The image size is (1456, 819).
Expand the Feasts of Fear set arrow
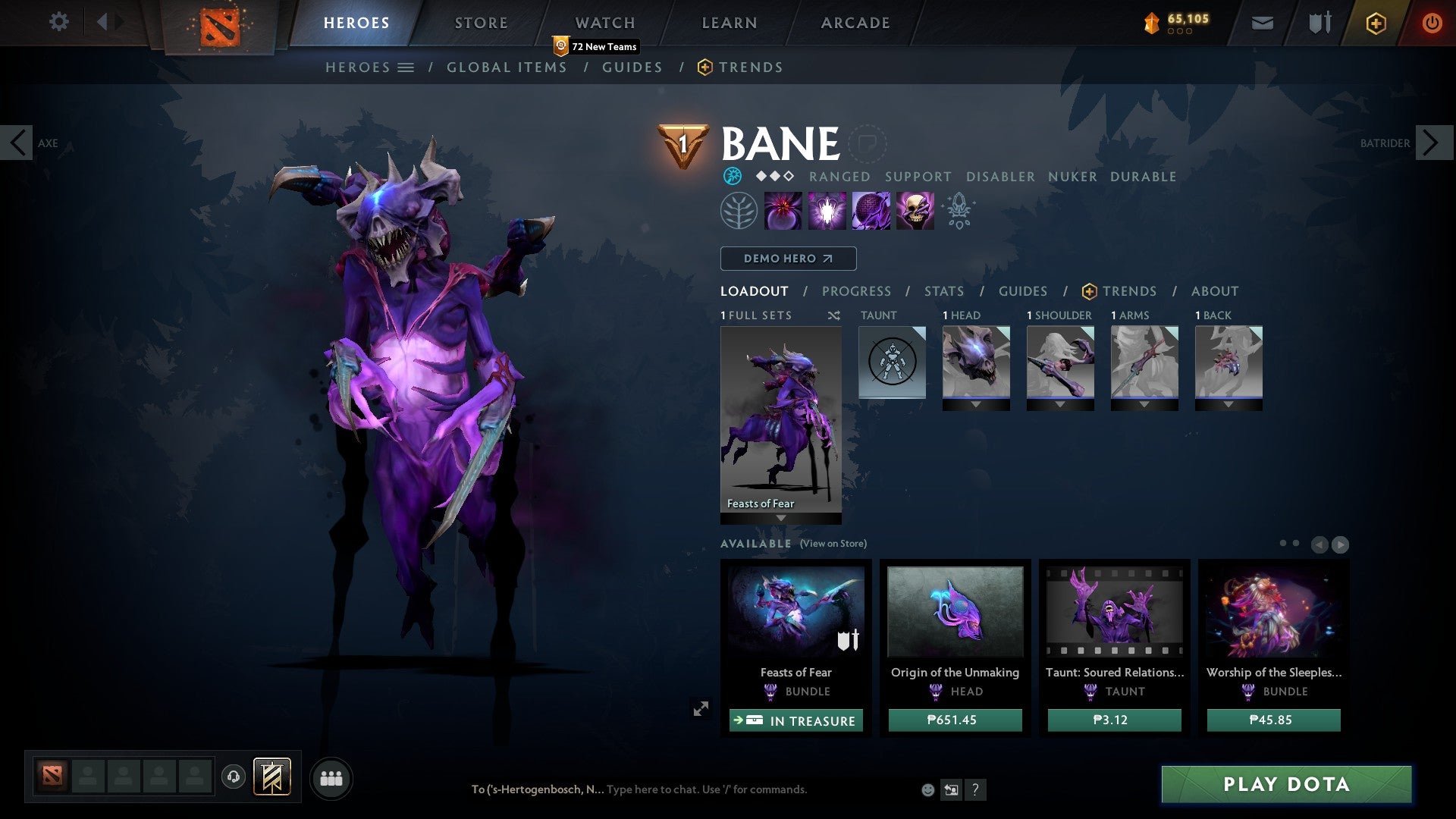tap(780, 516)
